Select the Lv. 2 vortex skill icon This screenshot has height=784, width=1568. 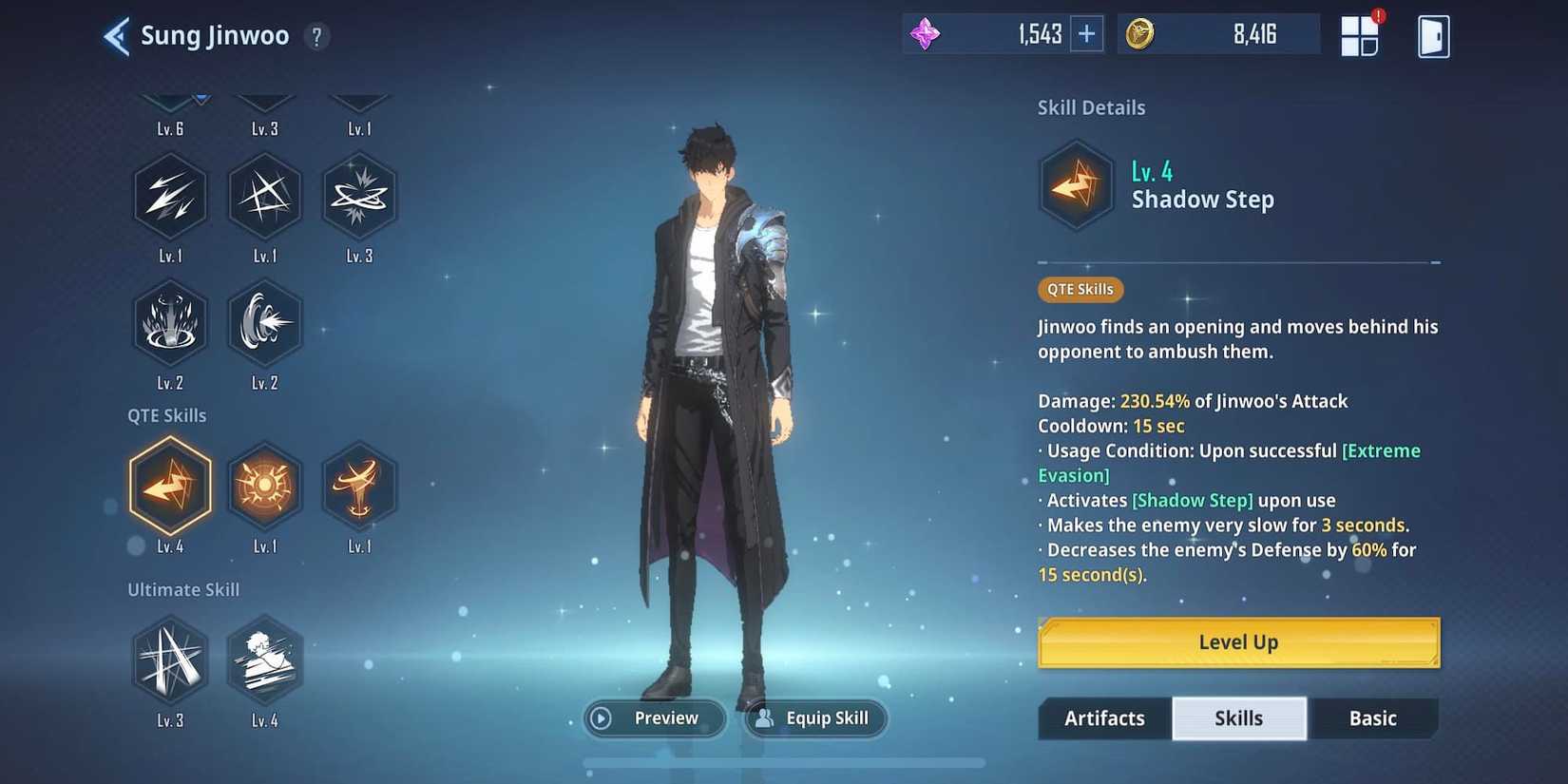click(x=265, y=323)
